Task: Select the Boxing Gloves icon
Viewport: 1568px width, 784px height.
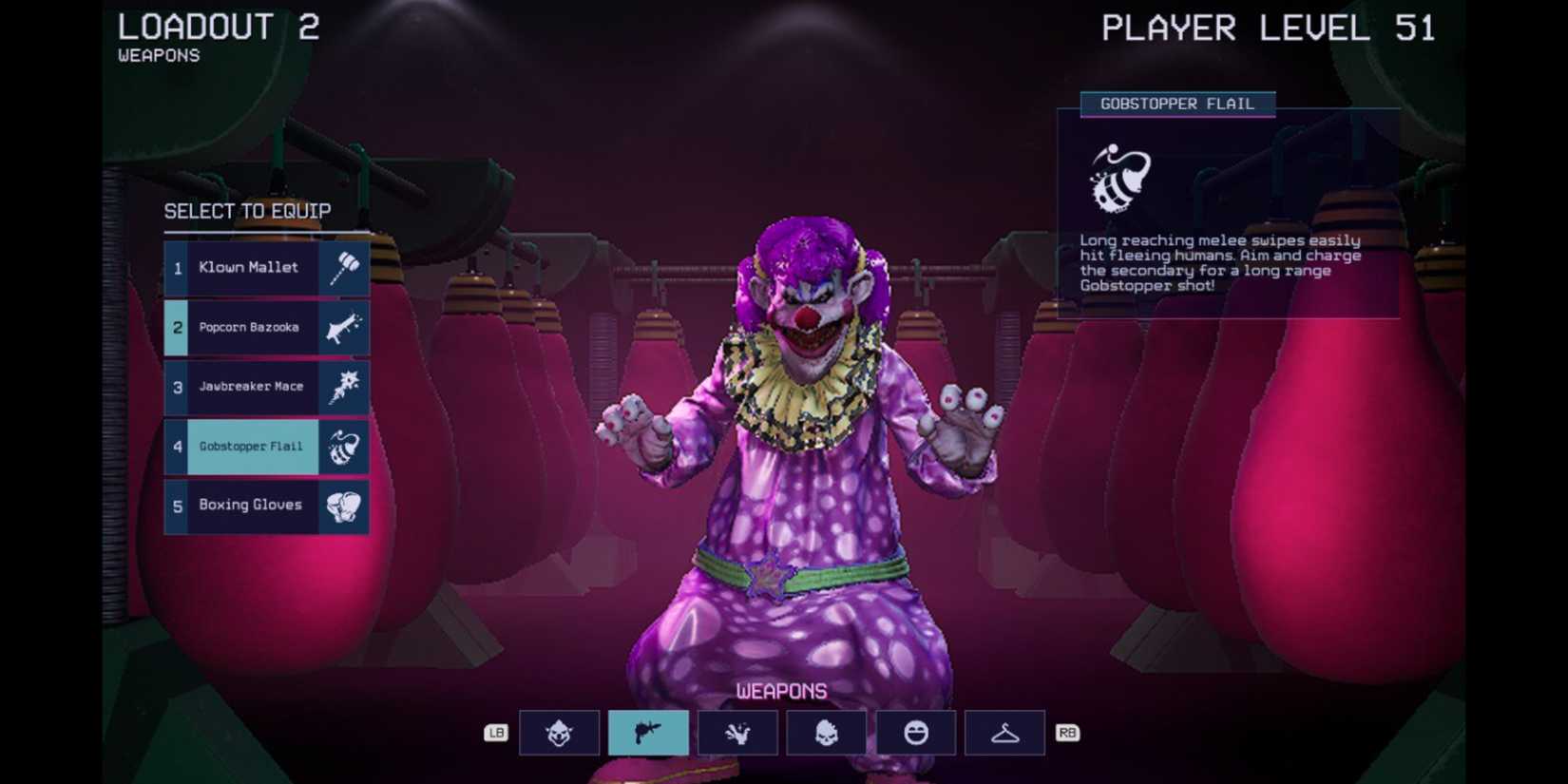Action: coord(343,505)
